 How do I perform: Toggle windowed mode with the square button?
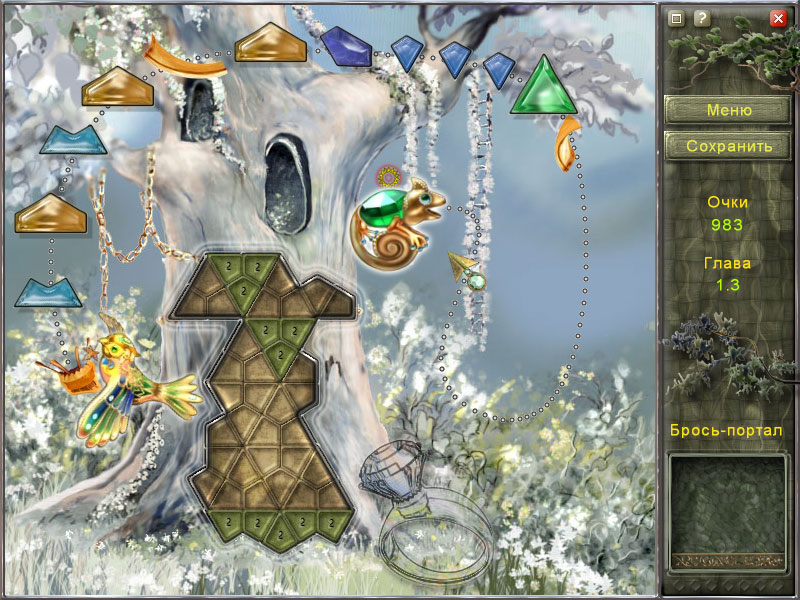[677, 18]
